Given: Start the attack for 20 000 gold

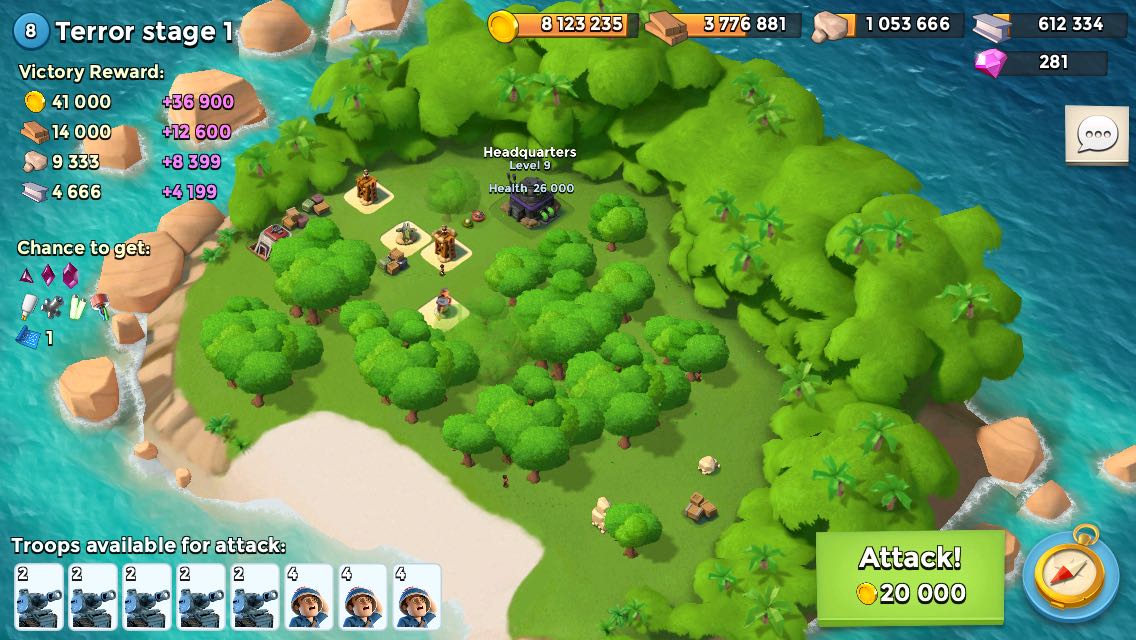Looking at the screenshot, I should coord(910,576).
